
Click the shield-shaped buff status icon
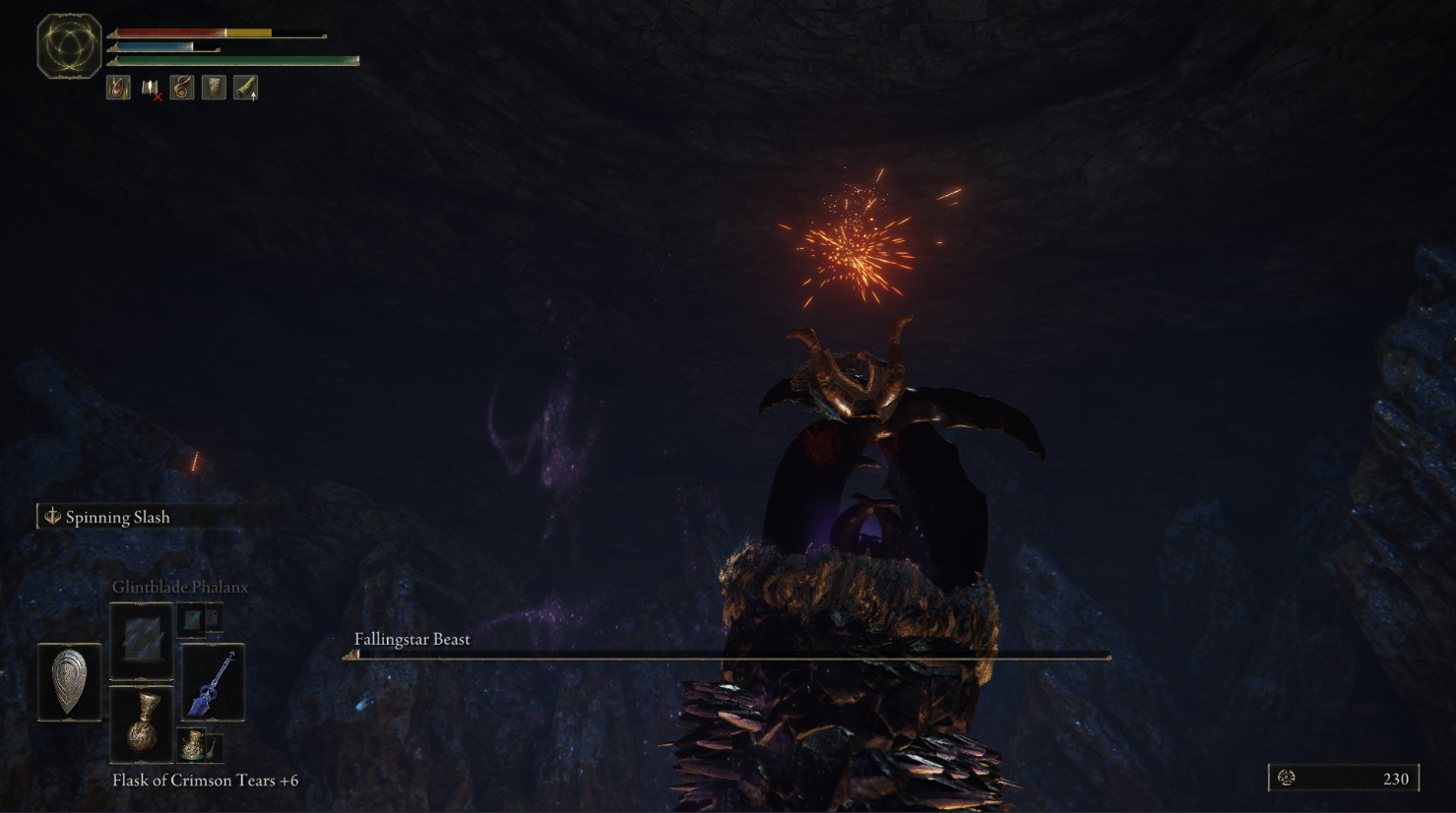[214, 89]
